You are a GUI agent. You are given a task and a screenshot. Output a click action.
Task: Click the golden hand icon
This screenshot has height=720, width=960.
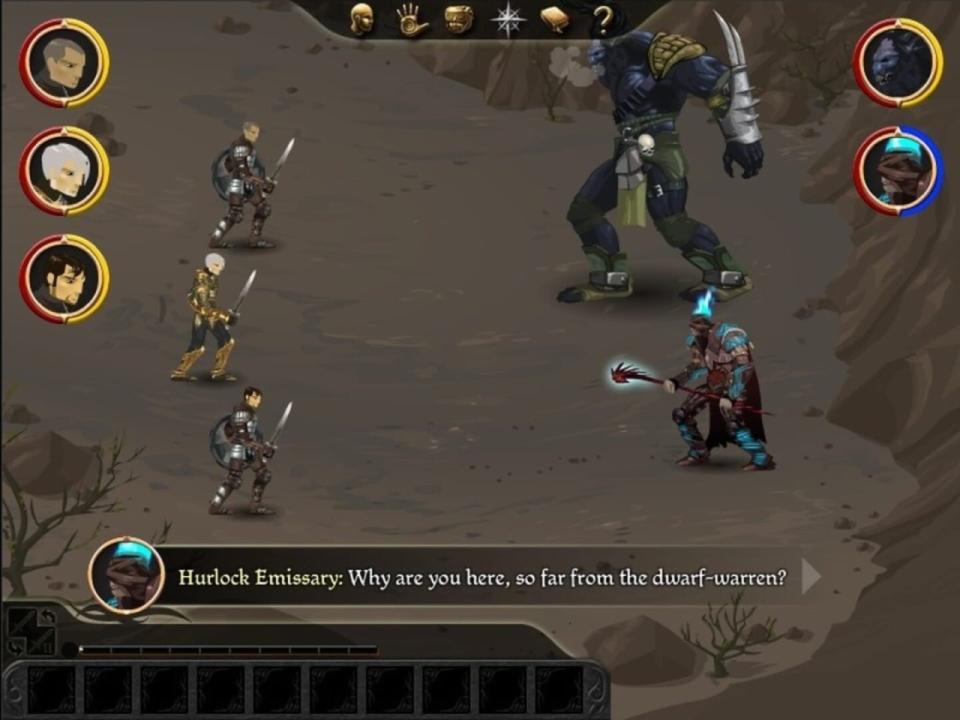pos(411,20)
